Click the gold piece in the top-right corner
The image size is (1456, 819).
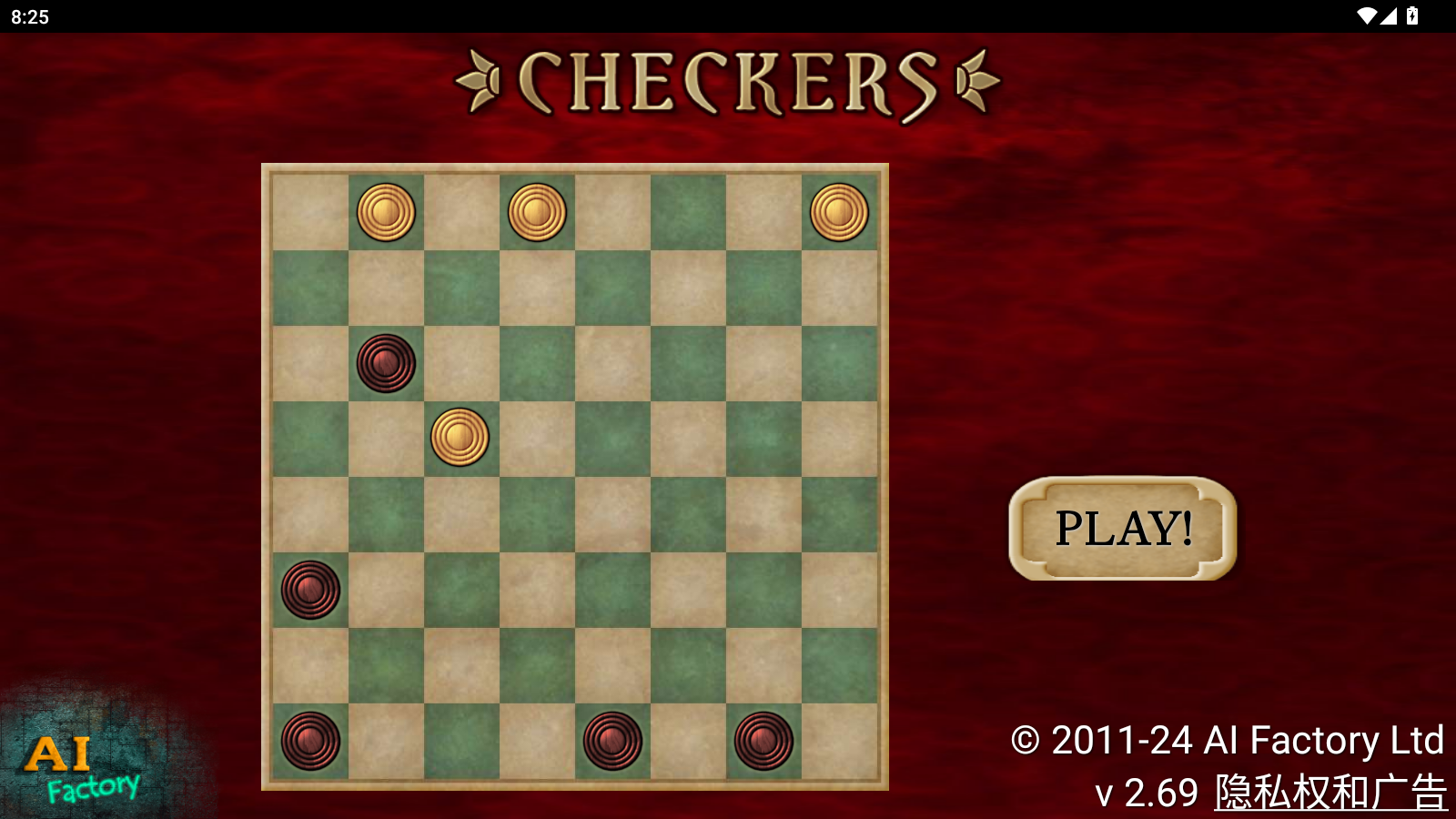838,211
